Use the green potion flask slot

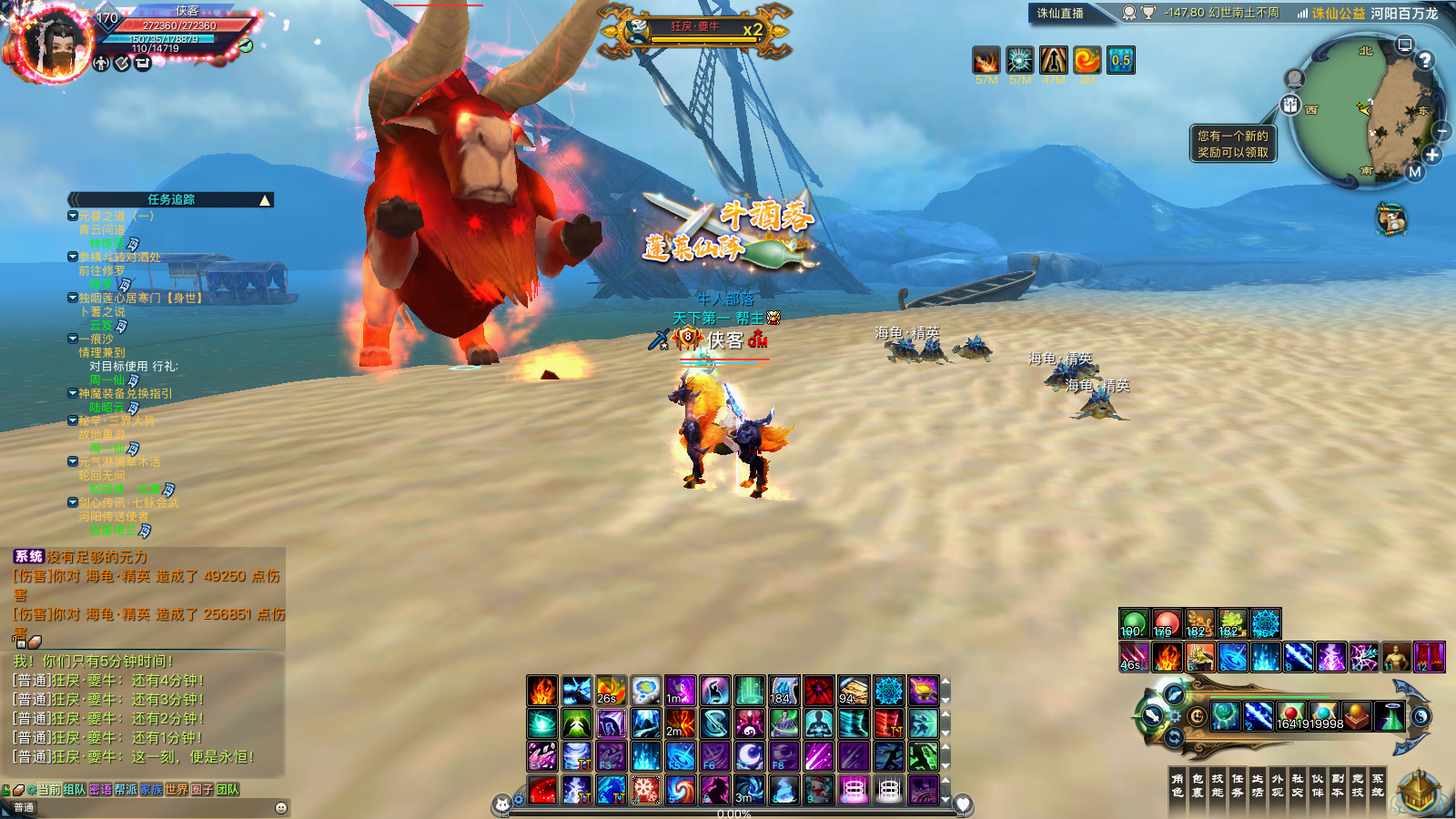tap(1390, 717)
